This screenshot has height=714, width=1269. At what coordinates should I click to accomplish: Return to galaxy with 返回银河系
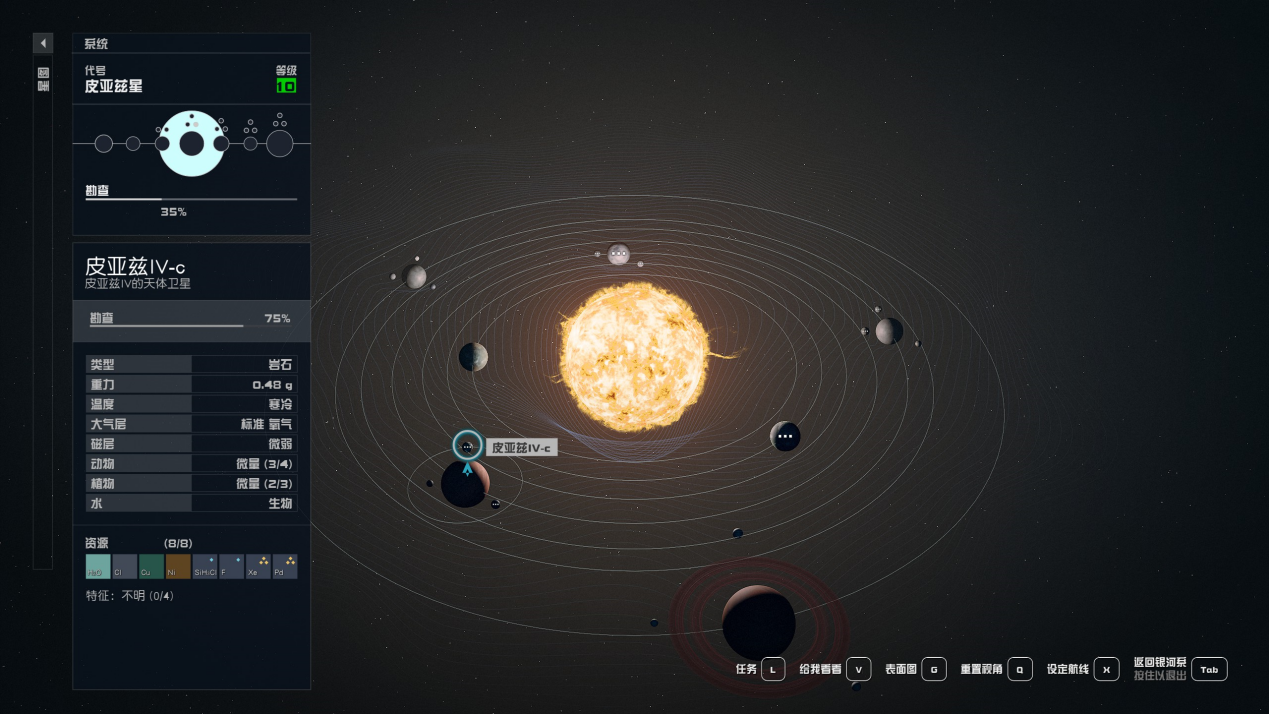tap(1209, 669)
